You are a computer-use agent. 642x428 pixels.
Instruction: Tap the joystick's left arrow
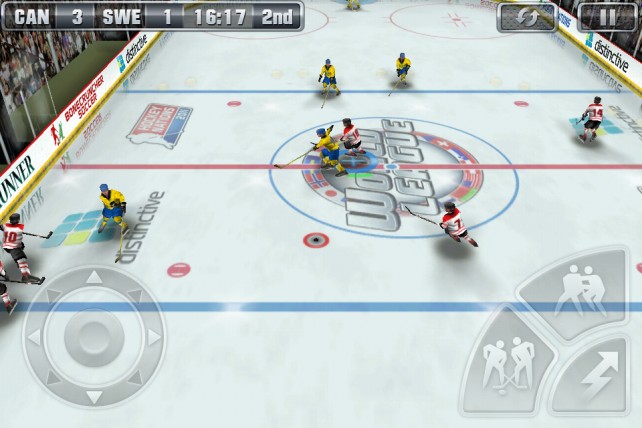tap(34, 337)
